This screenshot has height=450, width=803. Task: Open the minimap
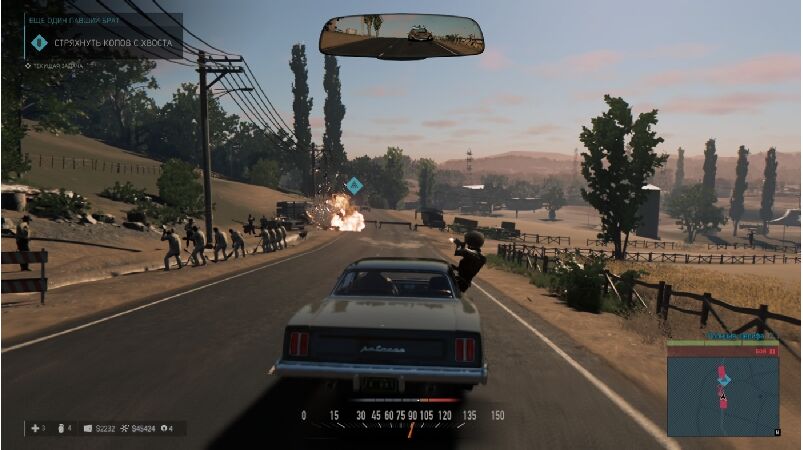723,395
